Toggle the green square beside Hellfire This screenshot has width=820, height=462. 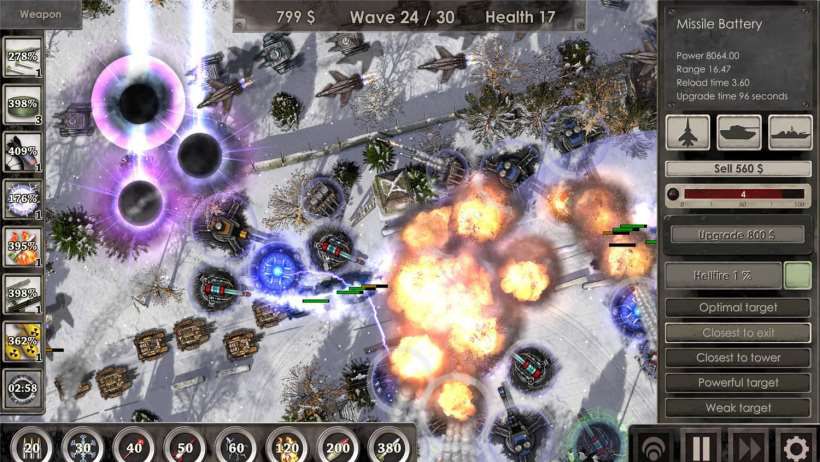tap(797, 275)
